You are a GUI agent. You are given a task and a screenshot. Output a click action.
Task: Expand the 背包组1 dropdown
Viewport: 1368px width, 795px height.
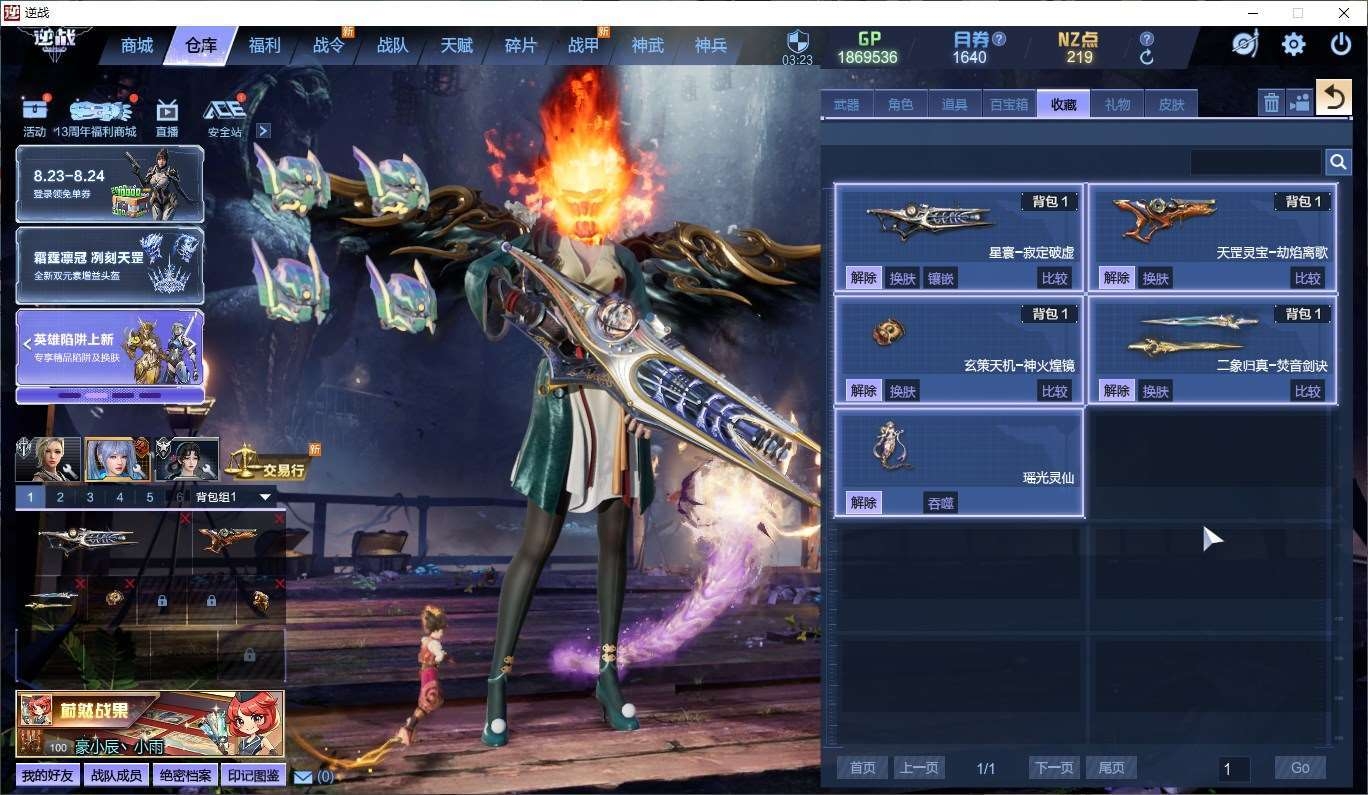click(265, 497)
